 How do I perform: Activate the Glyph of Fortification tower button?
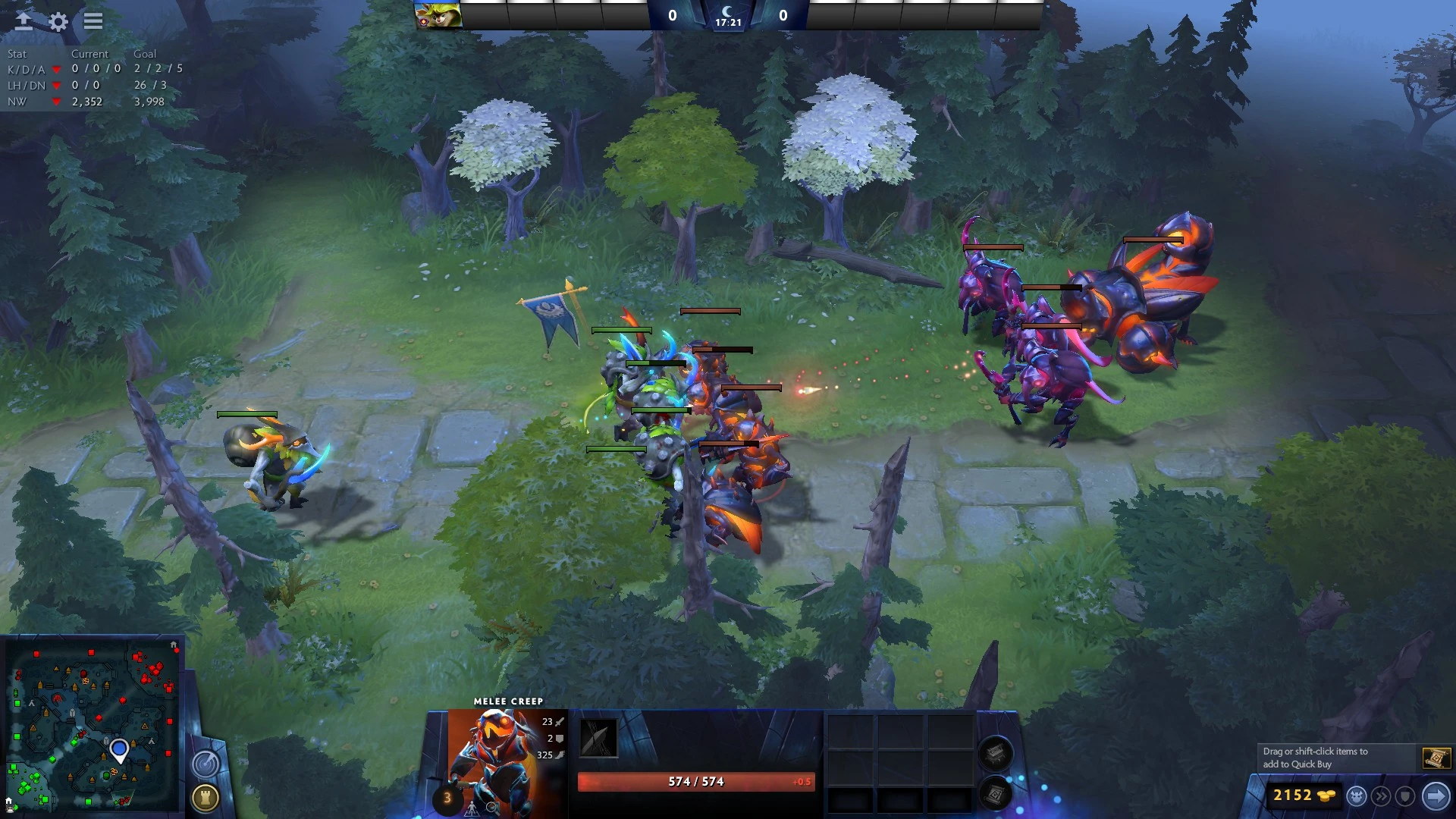205,798
